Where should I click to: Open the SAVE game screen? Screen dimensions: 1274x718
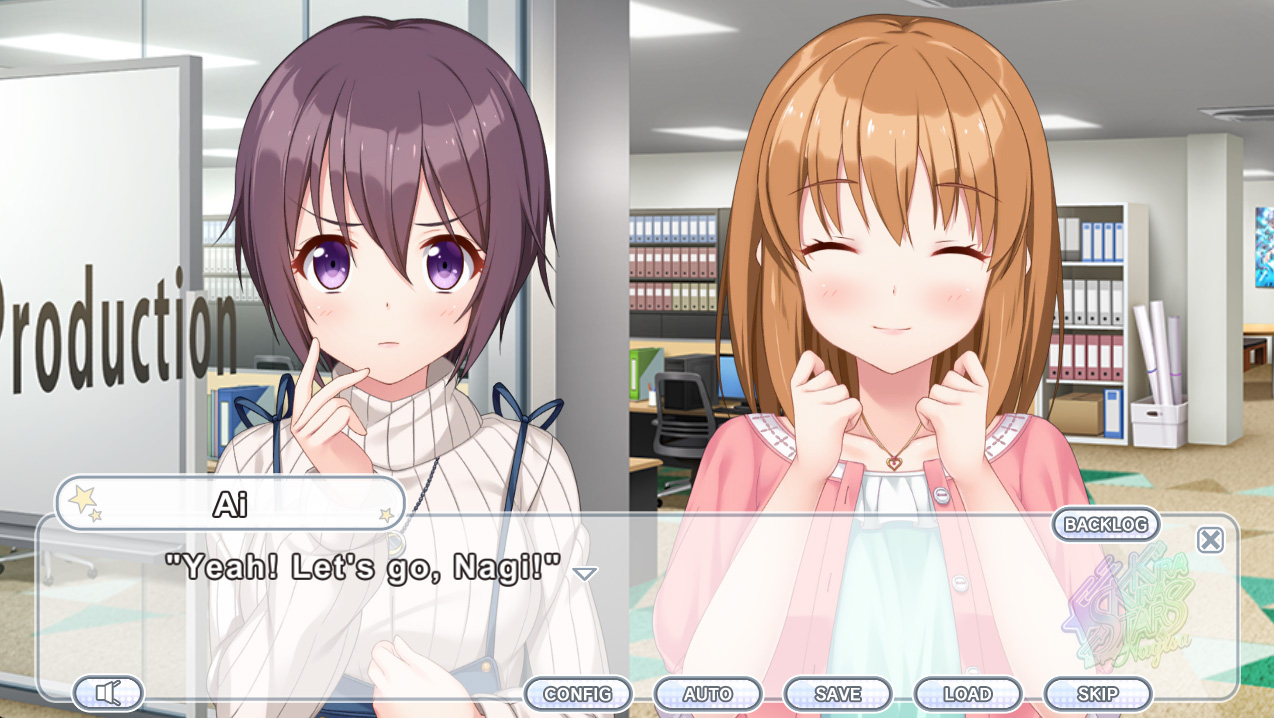pyautogui.click(x=837, y=694)
